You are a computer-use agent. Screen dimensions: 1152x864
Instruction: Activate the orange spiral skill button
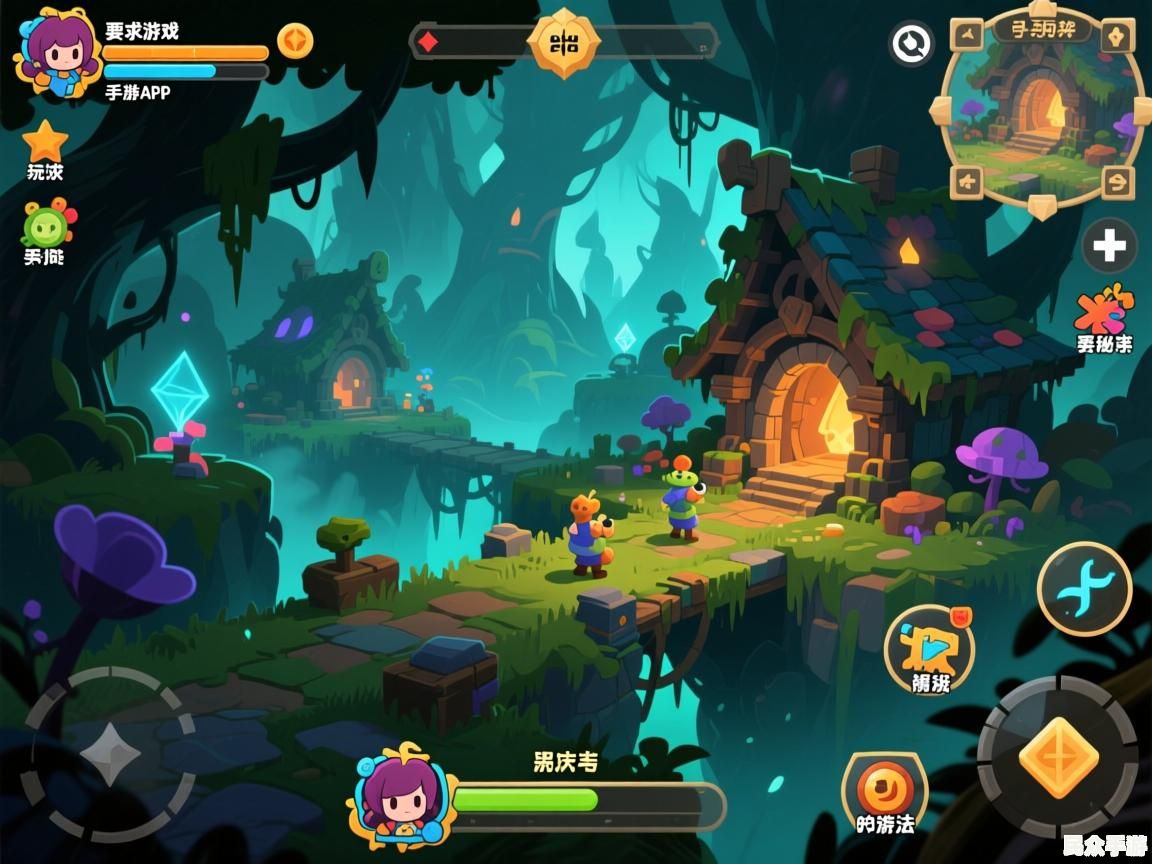pos(884,789)
